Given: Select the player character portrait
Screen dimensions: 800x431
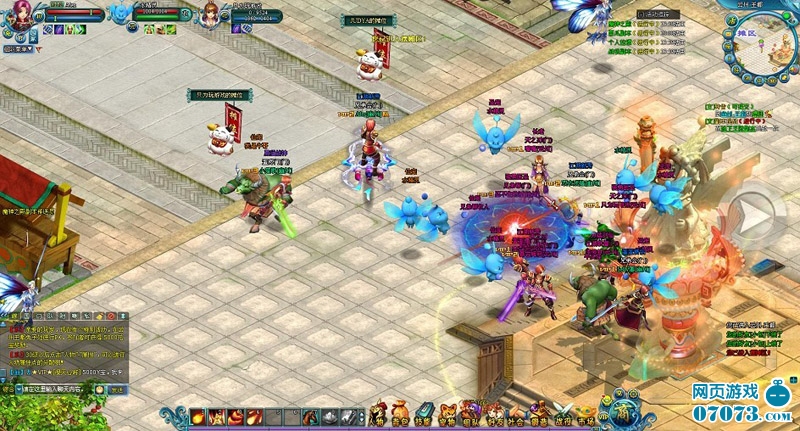Looking at the screenshot, I should [x=24, y=15].
